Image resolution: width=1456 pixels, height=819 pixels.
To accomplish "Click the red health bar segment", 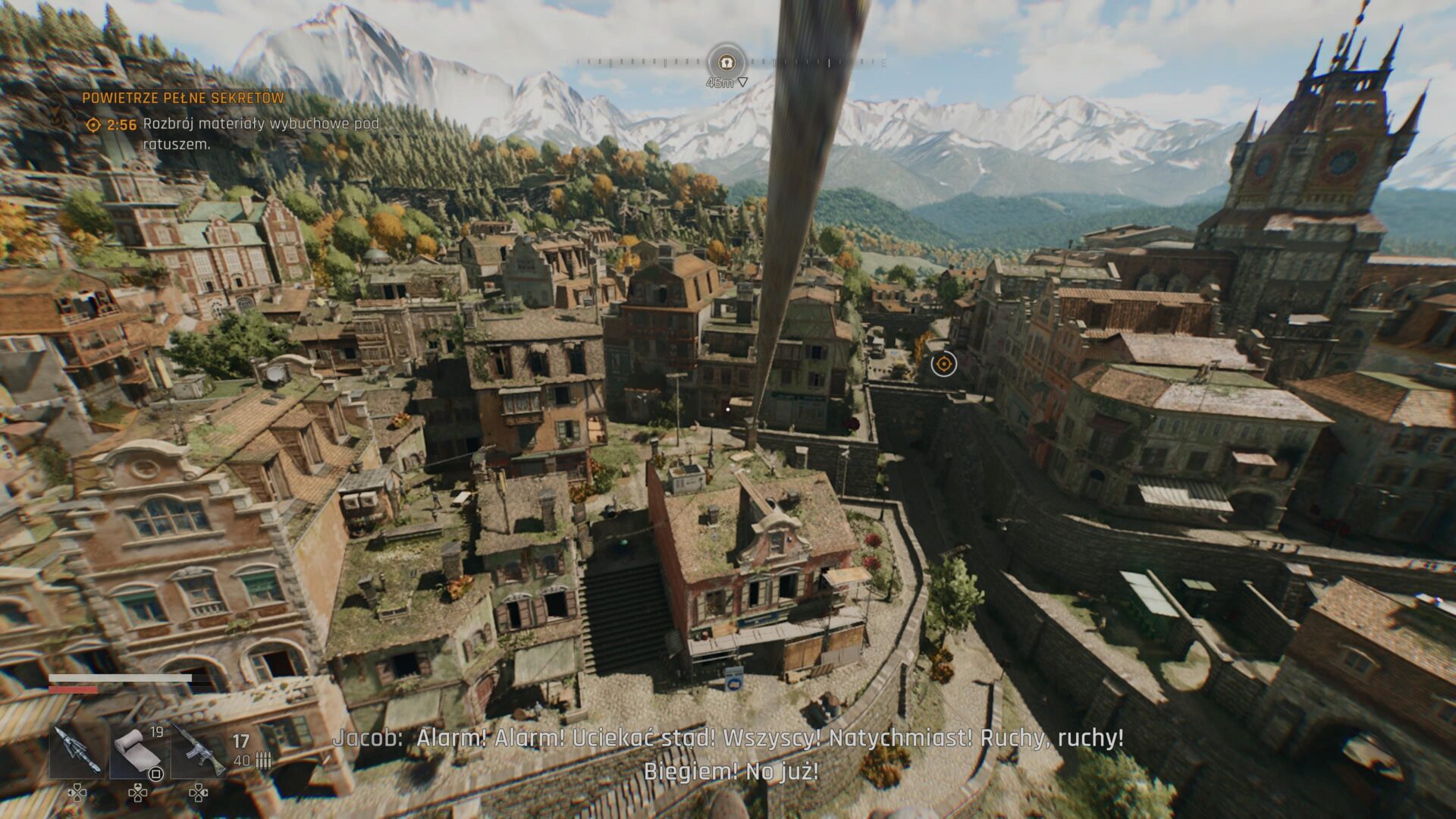I will point(72,690).
